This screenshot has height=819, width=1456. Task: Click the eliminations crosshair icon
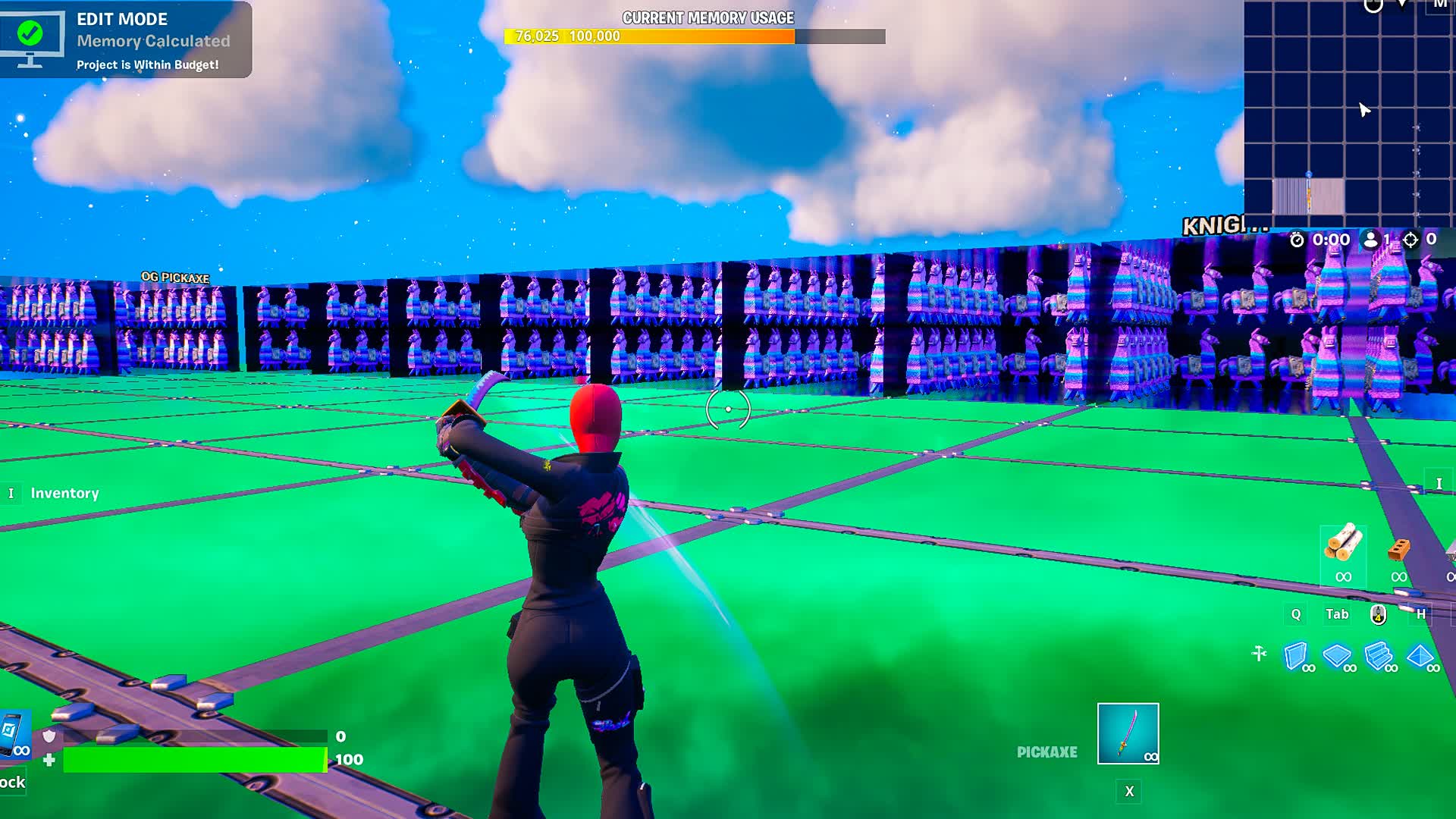[x=1411, y=240]
